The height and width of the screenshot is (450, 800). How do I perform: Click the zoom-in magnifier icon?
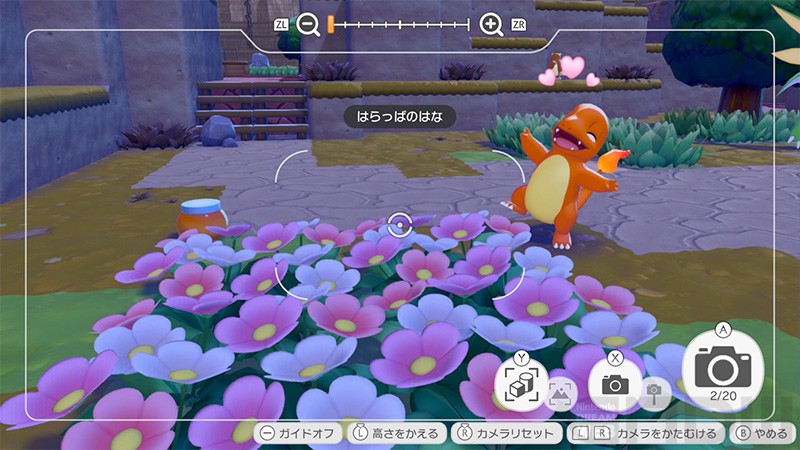click(x=491, y=25)
